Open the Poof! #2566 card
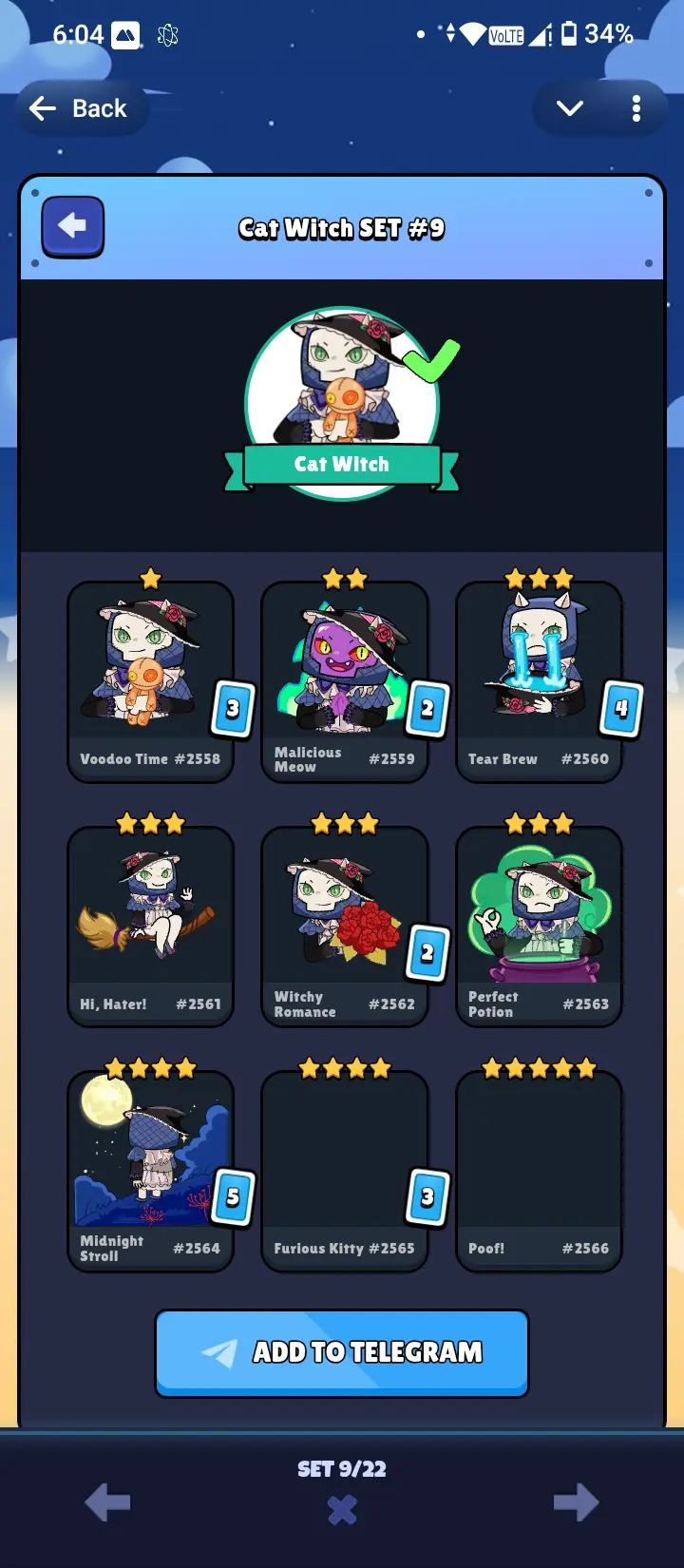Screen dimensions: 684x1568 pos(539,1170)
